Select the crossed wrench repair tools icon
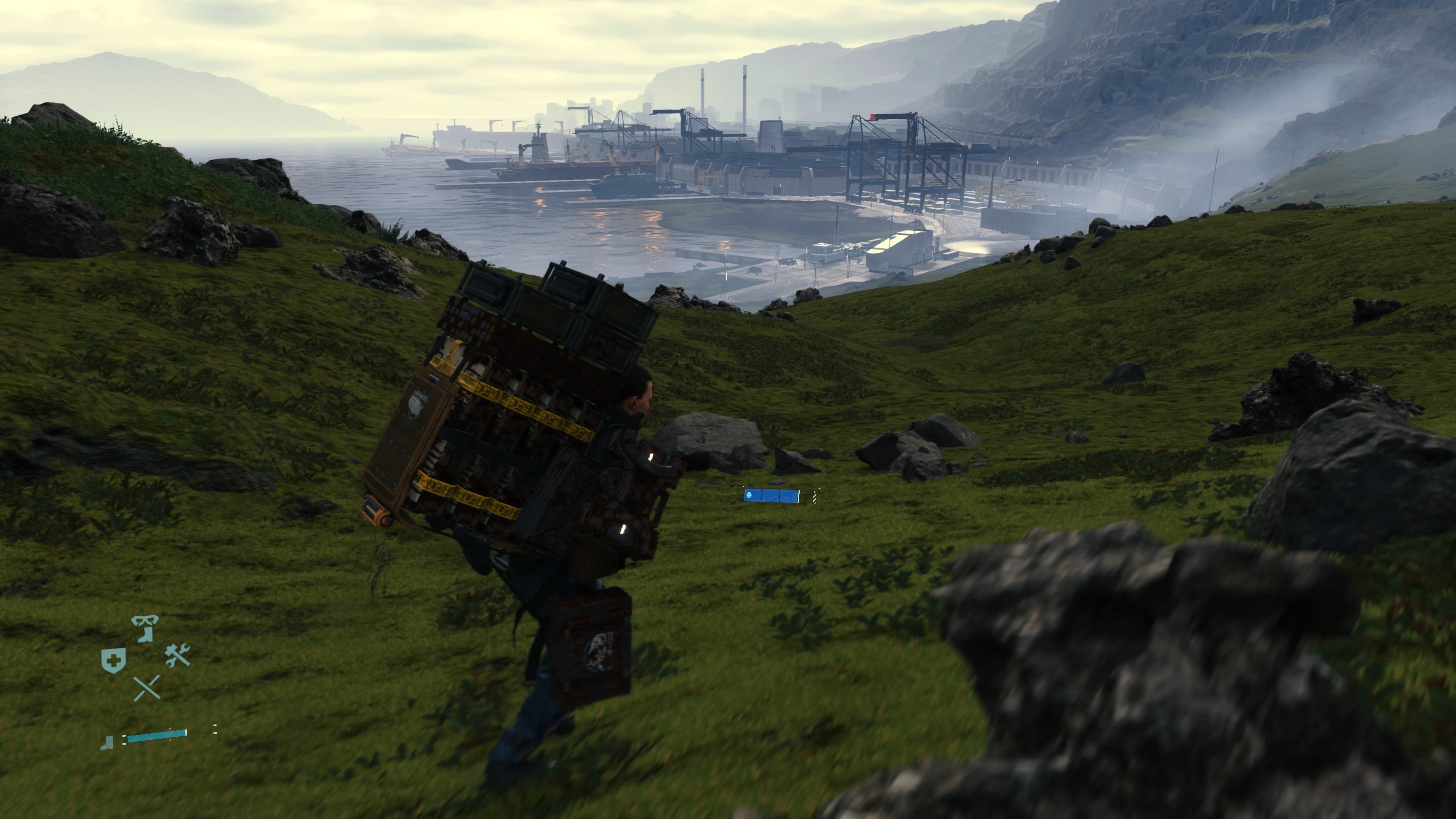Screen dimensions: 1456x819 (177, 656)
